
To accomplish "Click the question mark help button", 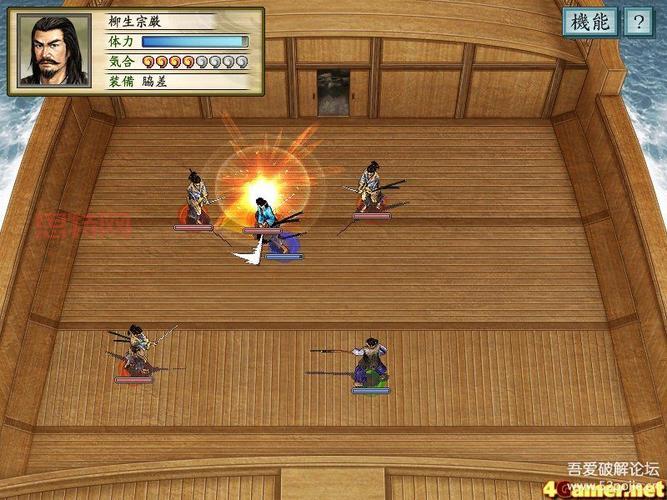I will point(637,22).
